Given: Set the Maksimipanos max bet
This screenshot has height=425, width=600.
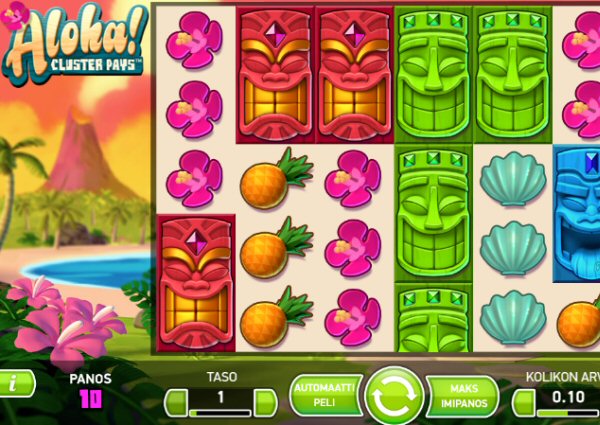Looking at the screenshot, I should pos(462,395).
